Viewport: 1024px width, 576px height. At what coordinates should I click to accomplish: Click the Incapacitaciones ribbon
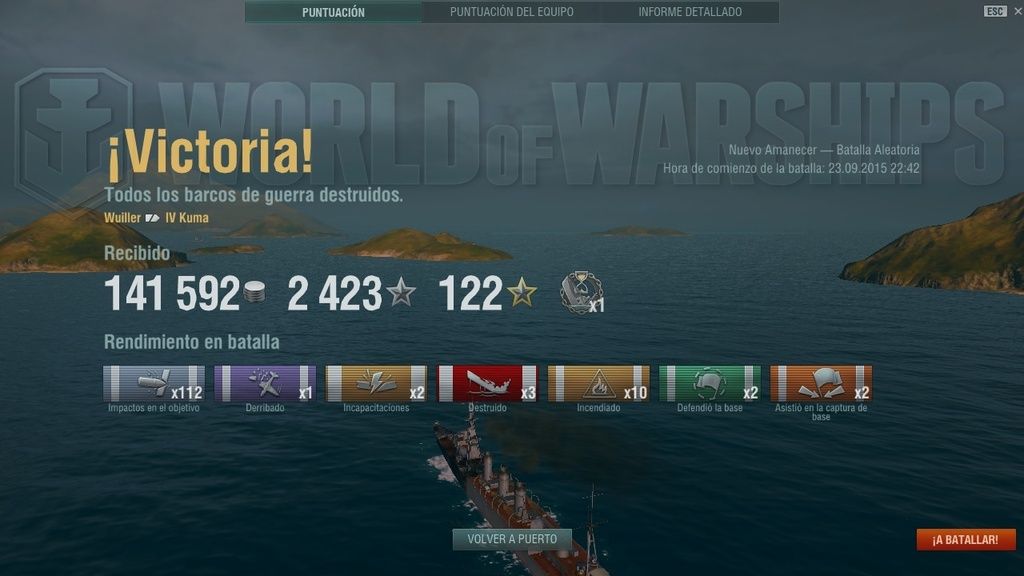[376, 383]
